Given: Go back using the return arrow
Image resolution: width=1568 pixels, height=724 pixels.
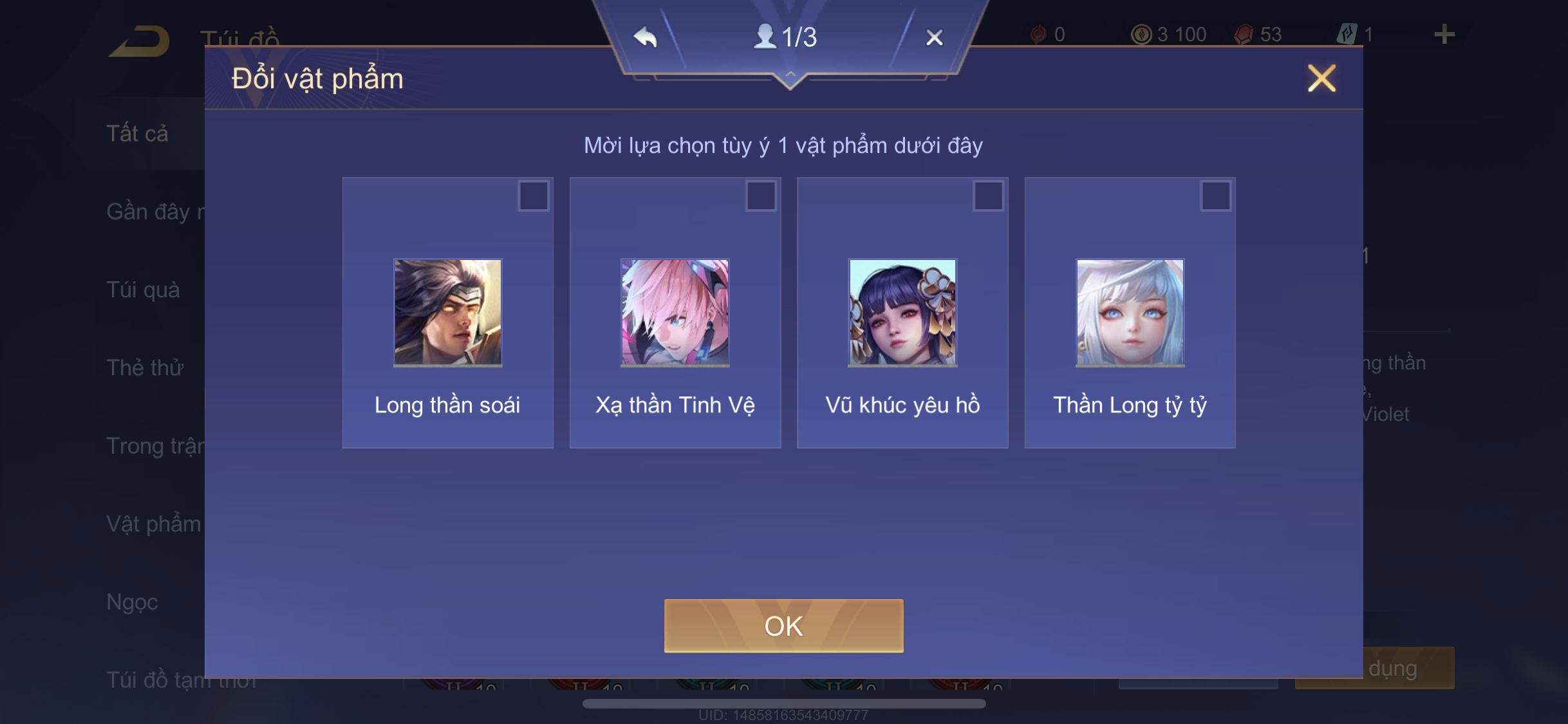Looking at the screenshot, I should coord(140,41).
